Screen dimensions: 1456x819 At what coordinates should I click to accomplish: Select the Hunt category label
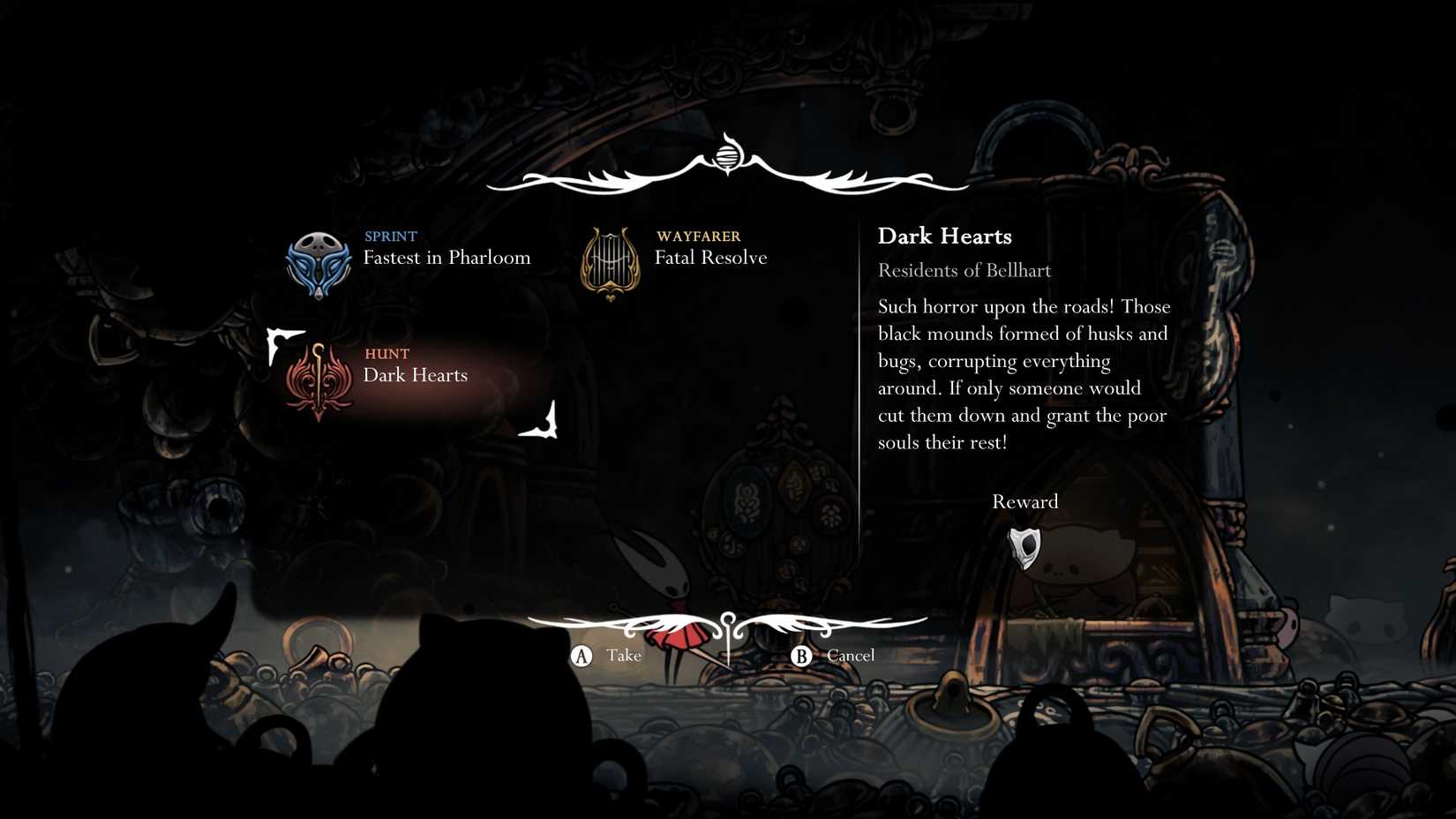387,354
